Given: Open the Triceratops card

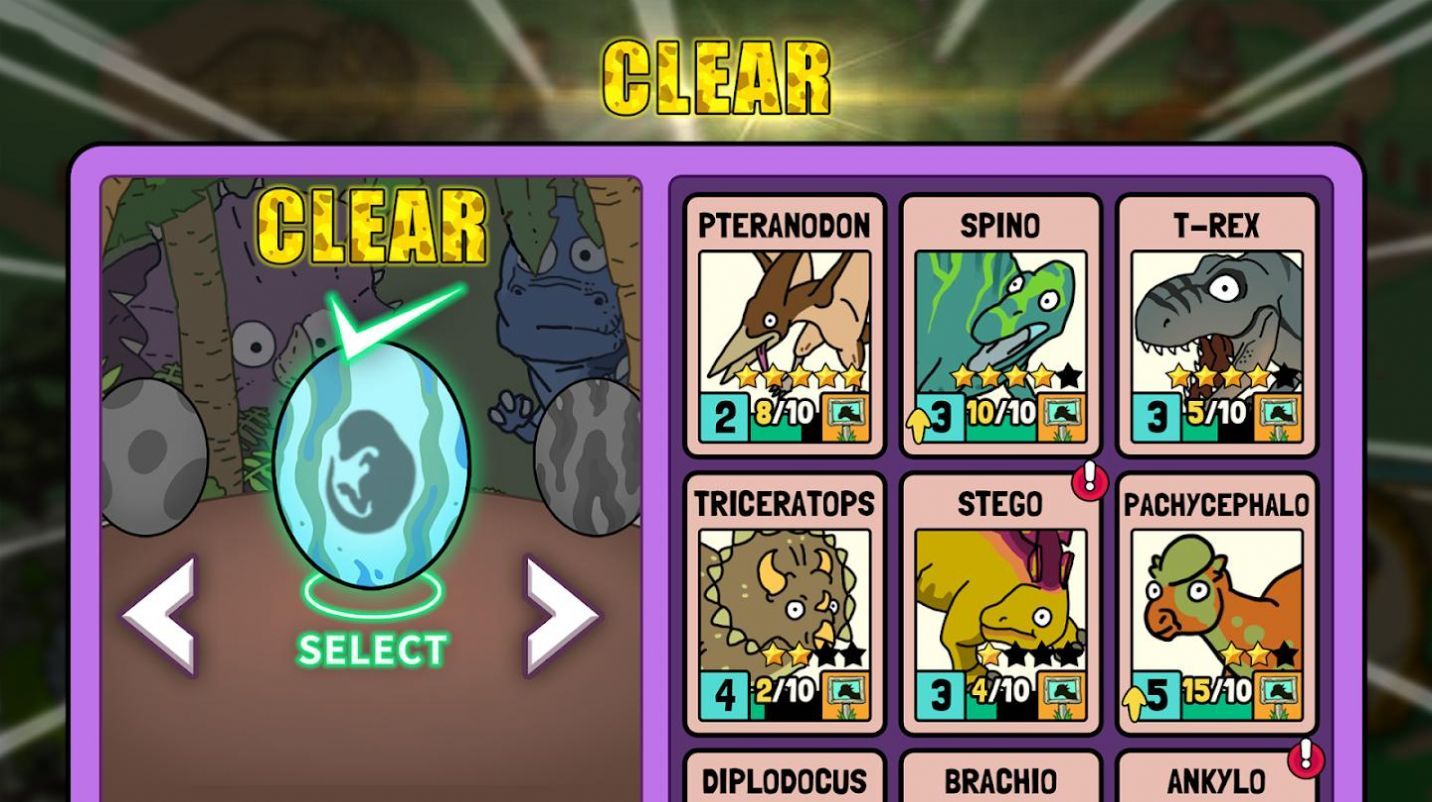Looking at the screenshot, I should tap(784, 603).
